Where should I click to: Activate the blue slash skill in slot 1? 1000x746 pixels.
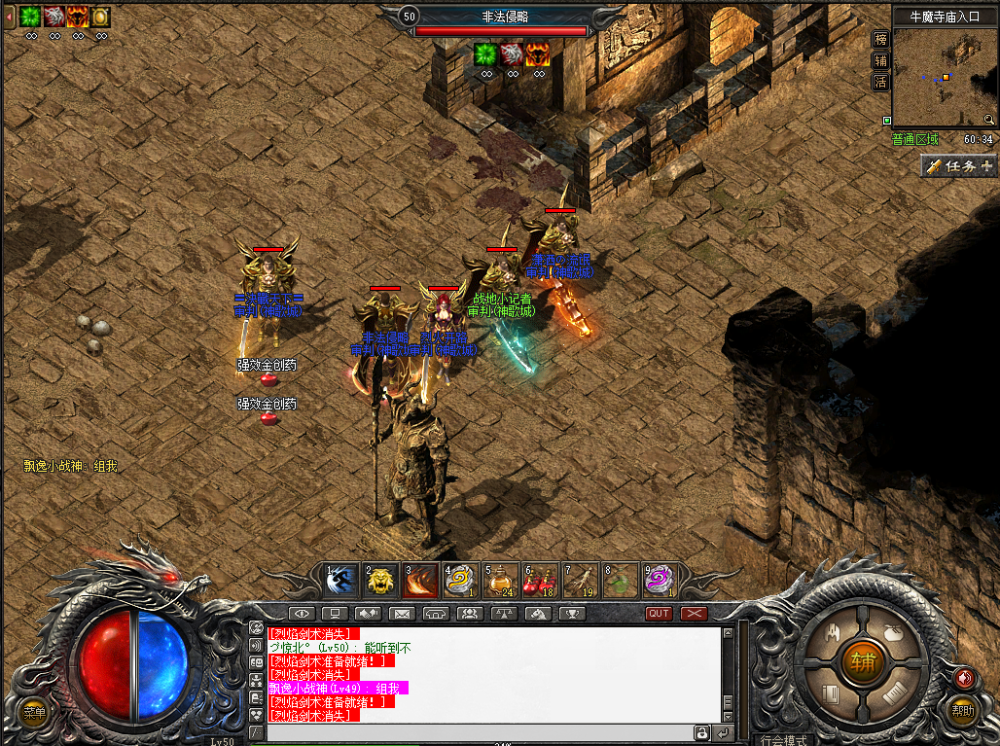point(341,580)
